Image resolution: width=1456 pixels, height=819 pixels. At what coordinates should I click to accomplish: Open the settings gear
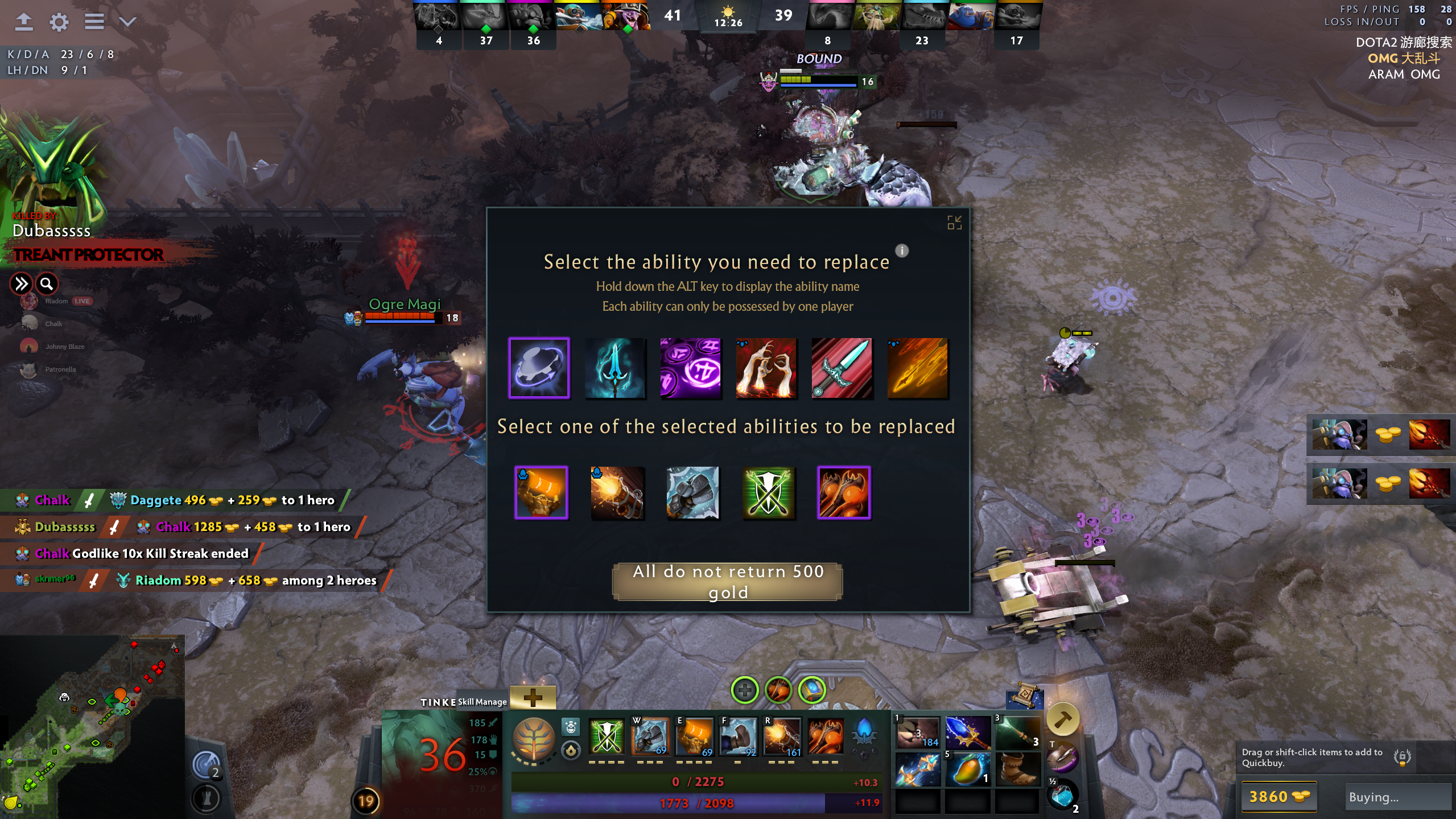(59, 22)
